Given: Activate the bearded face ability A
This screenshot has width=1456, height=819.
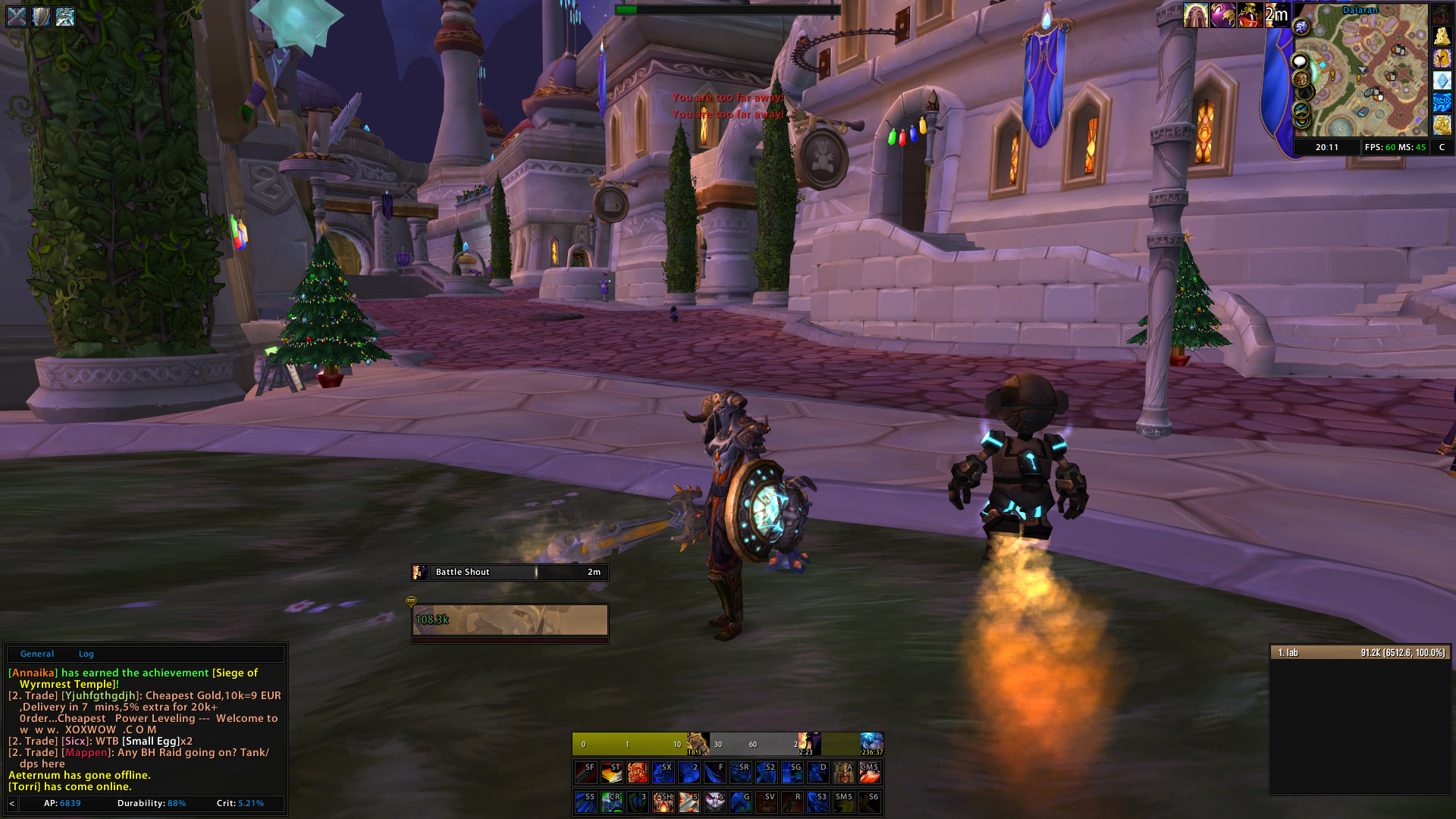Looking at the screenshot, I should [x=843, y=773].
